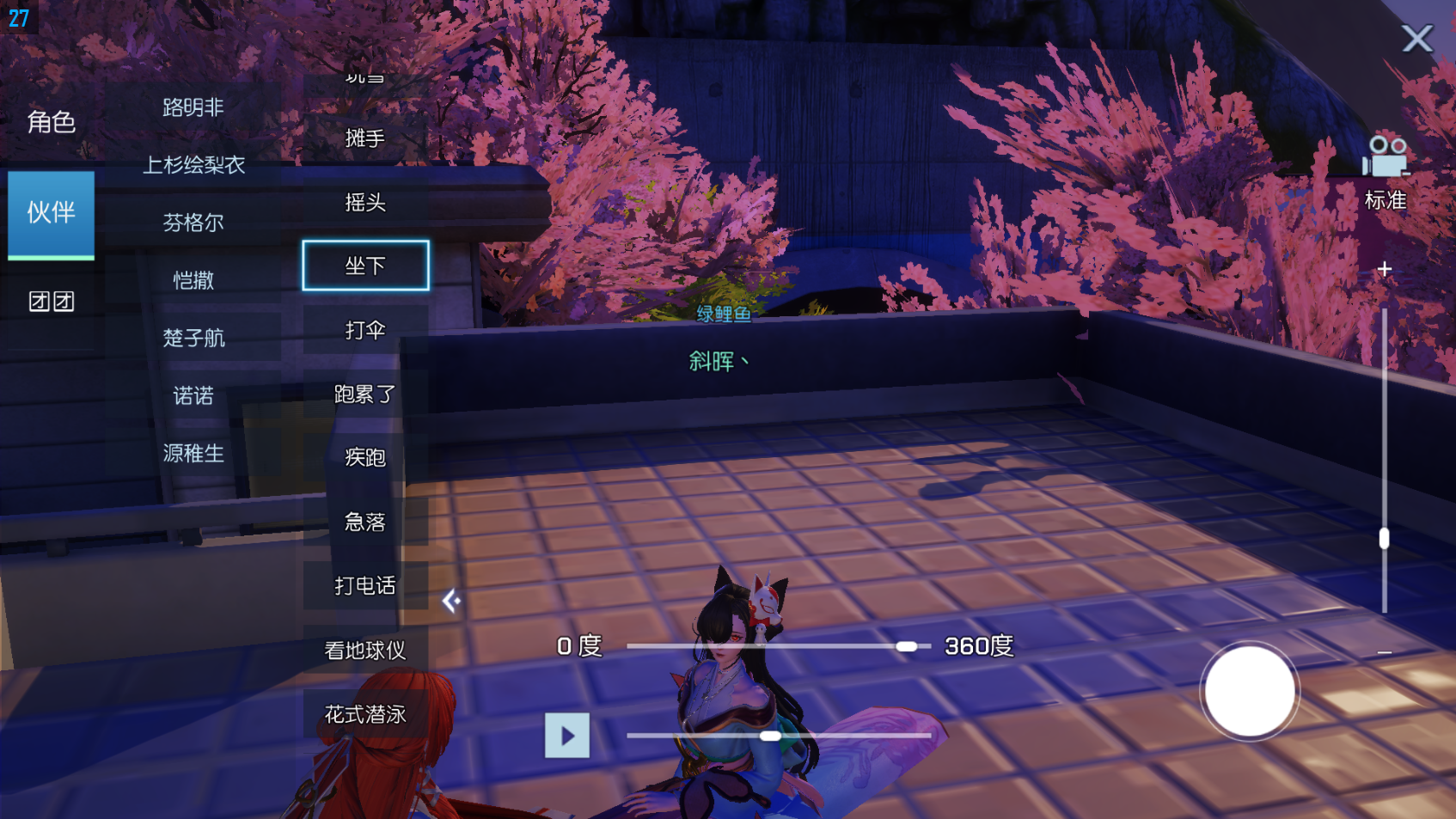The image size is (1456, 819).
Task: Play the animation with the play button
Action: 567,736
